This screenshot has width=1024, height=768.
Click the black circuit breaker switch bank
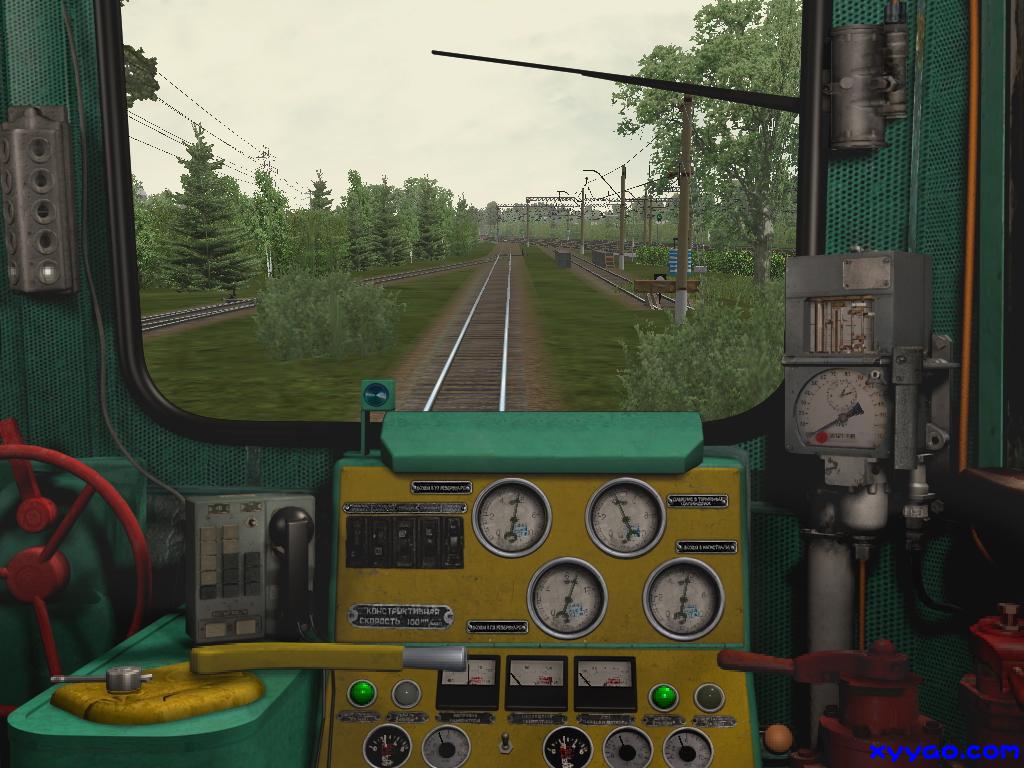(x=404, y=541)
